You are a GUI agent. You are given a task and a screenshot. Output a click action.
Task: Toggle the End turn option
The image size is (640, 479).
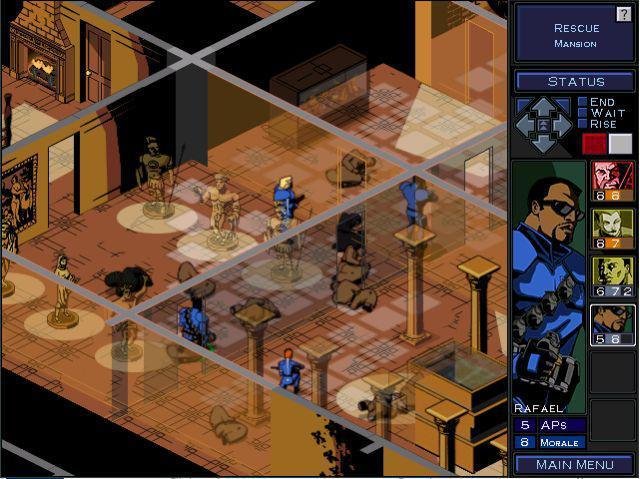[x=582, y=102]
